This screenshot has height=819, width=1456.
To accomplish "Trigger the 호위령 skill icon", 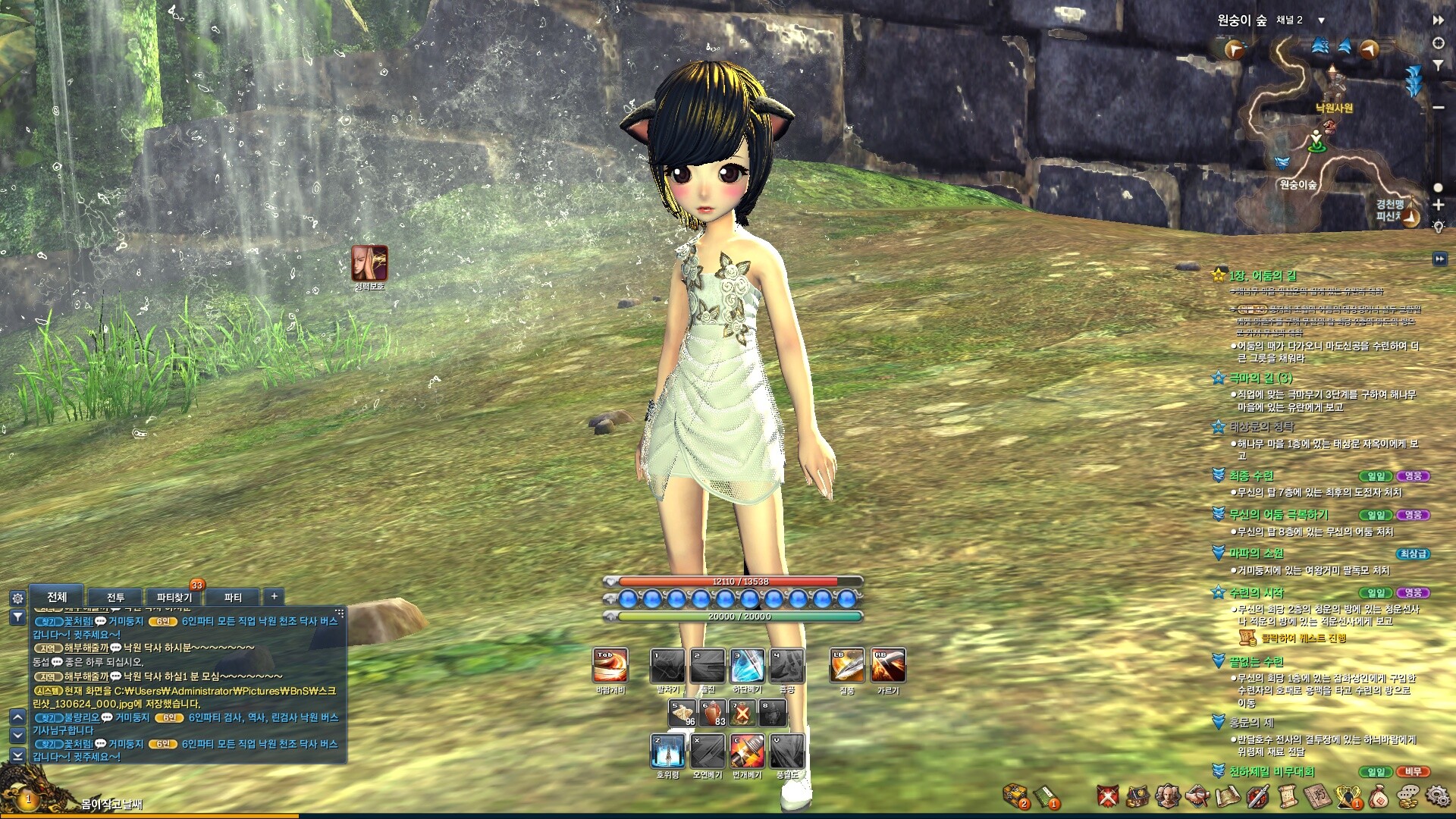I will (x=667, y=751).
